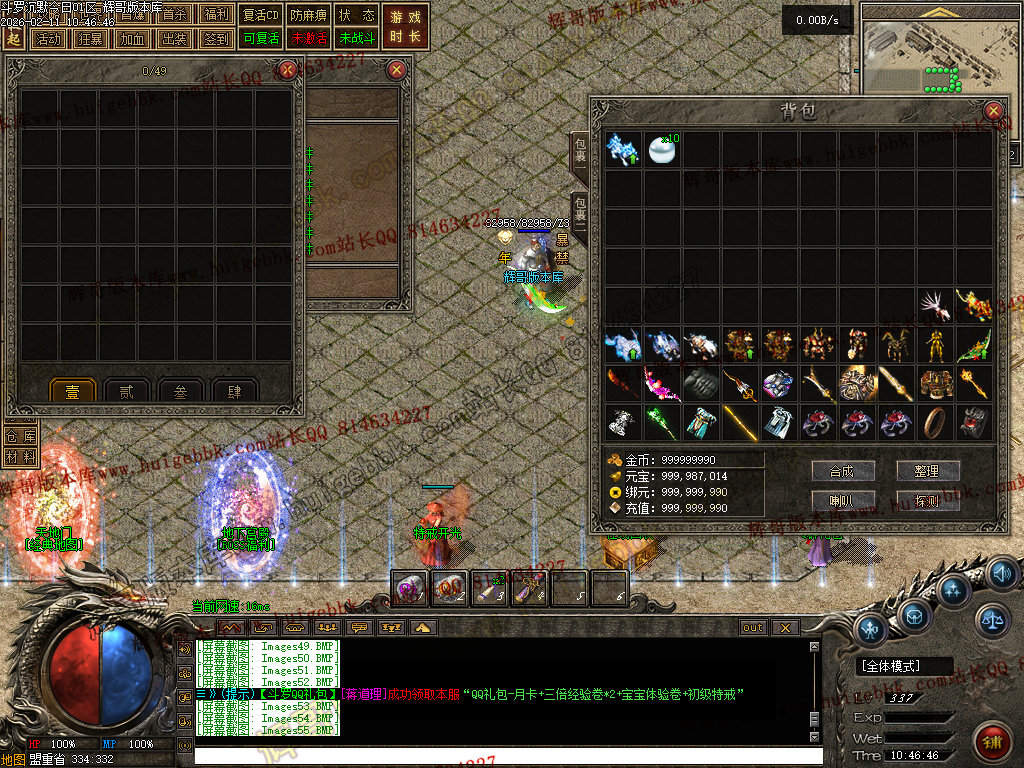Switch to storage page 贰
The image size is (1024, 768).
point(126,393)
